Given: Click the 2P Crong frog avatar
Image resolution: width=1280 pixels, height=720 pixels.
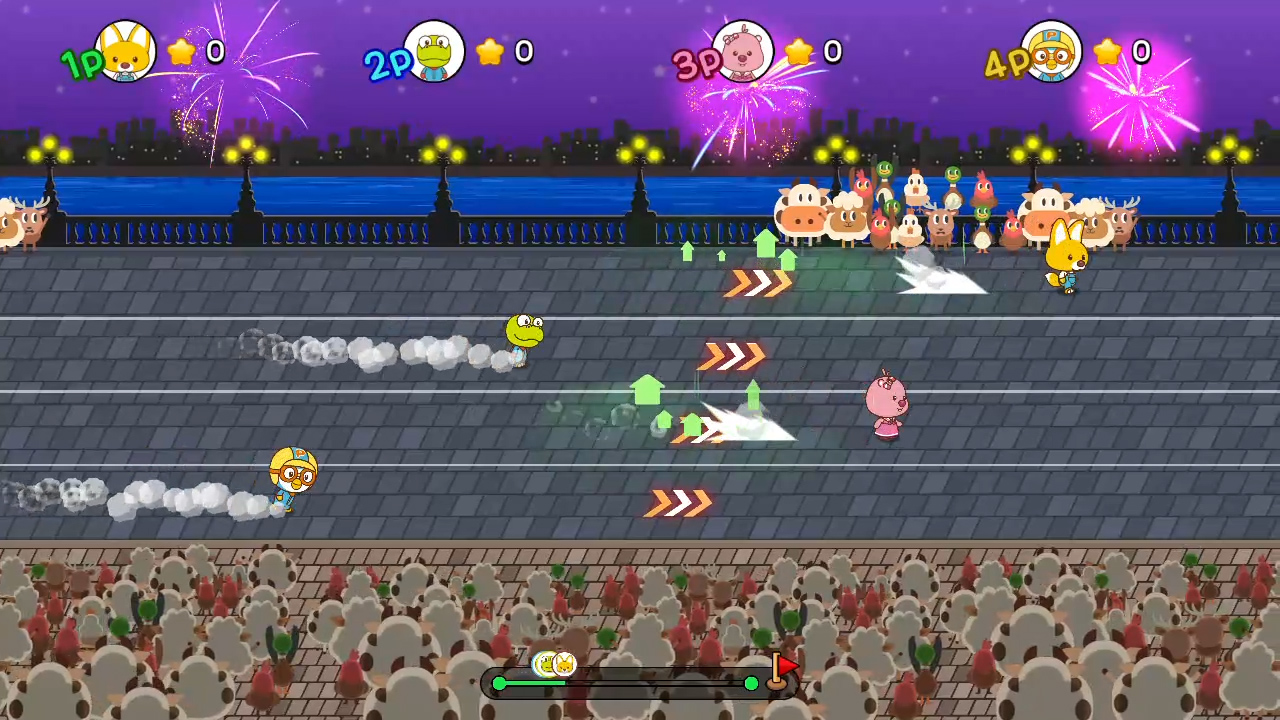Looking at the screenshot, I should (432, 52).
